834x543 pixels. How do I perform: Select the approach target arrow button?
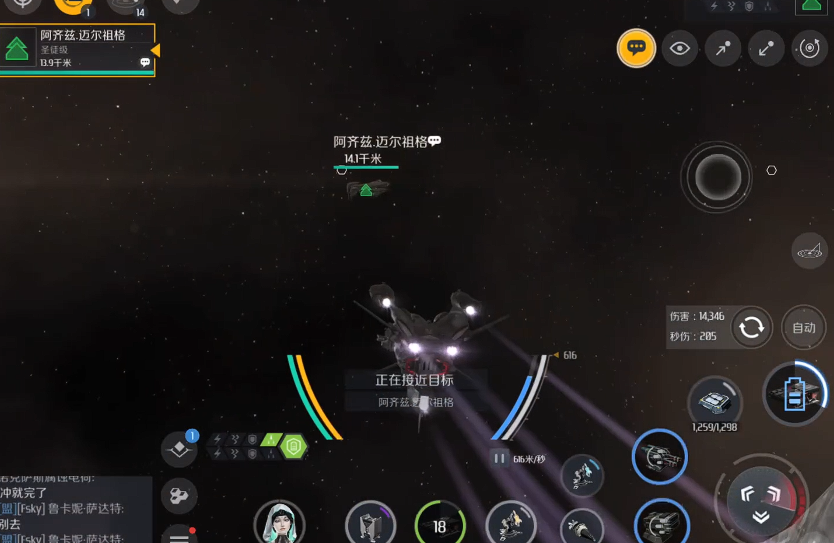tap(723, 47)
